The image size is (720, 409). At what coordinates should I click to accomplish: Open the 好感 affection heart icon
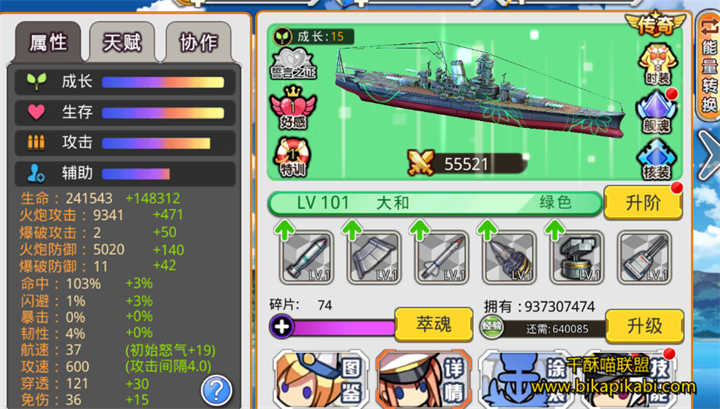click(x=293, y=106)
